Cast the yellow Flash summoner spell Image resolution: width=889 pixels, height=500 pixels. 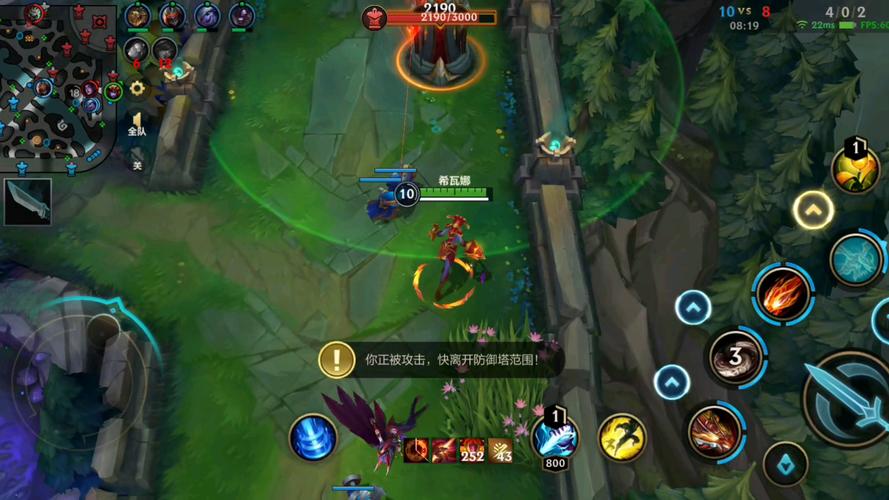click(621, 437)
